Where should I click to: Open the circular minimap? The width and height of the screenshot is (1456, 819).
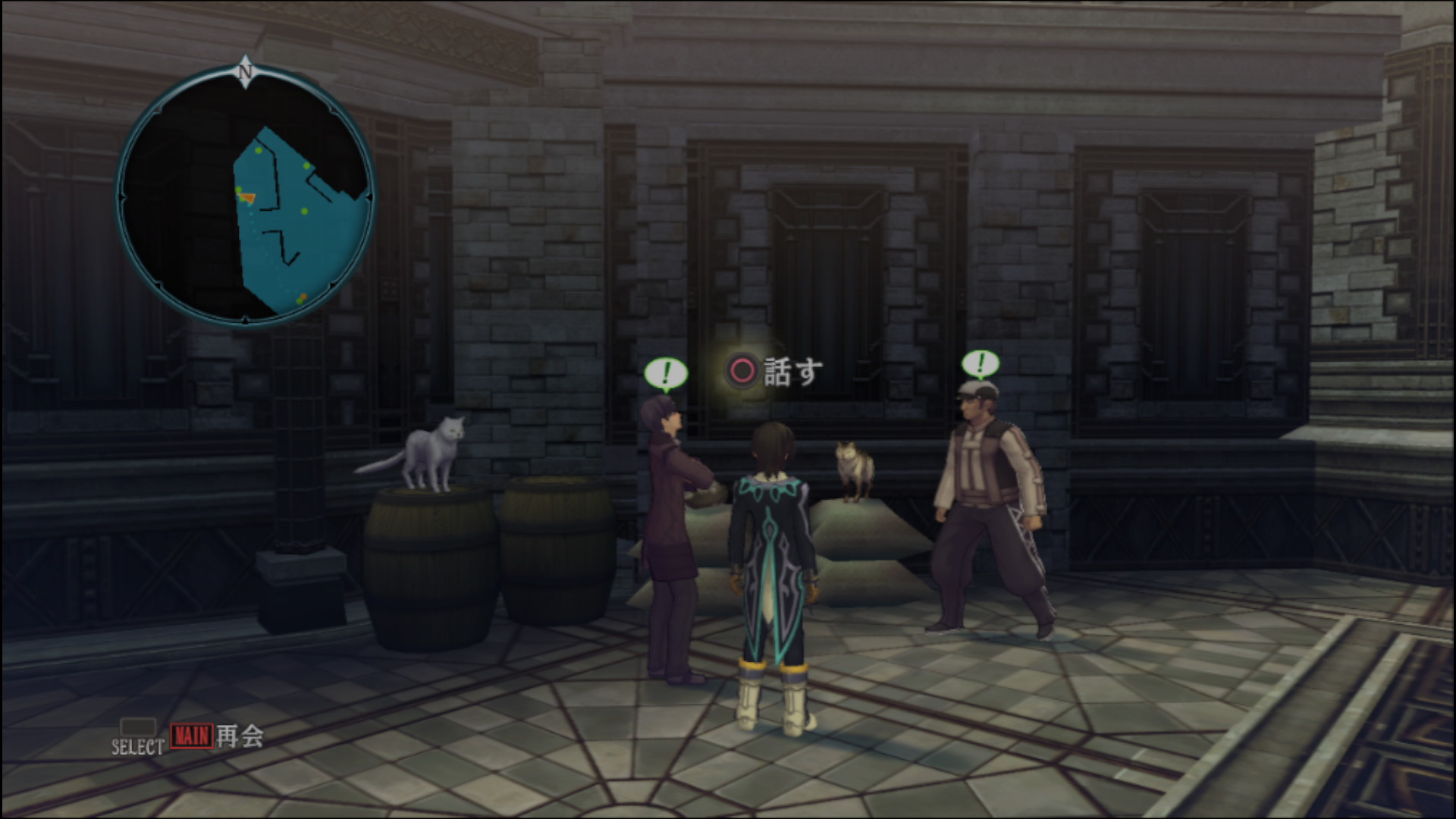[x=245, y=196]
